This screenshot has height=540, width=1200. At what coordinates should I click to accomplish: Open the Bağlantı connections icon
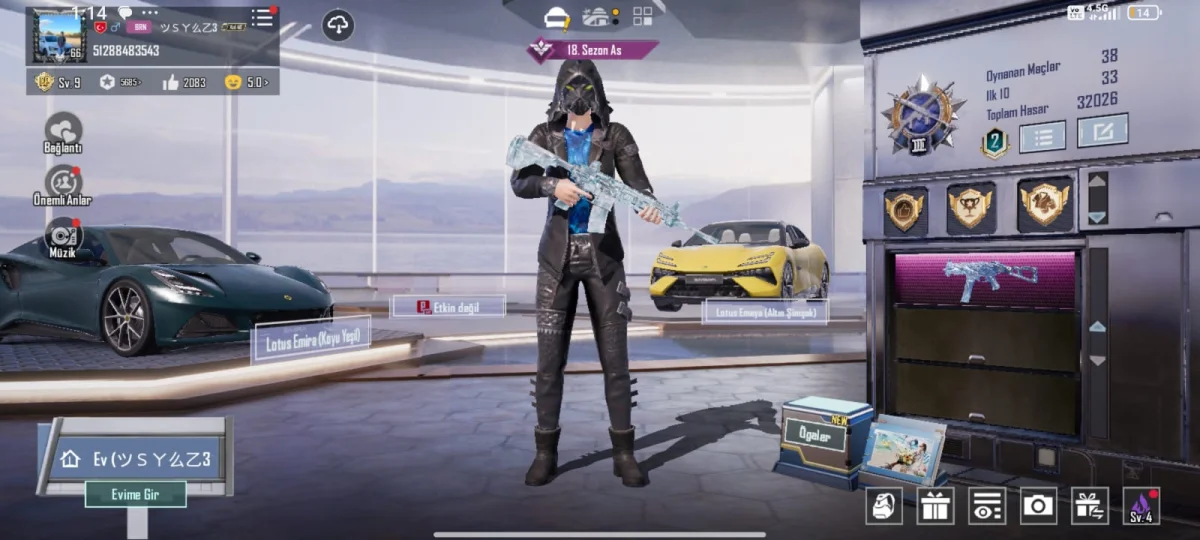(64, 131)
